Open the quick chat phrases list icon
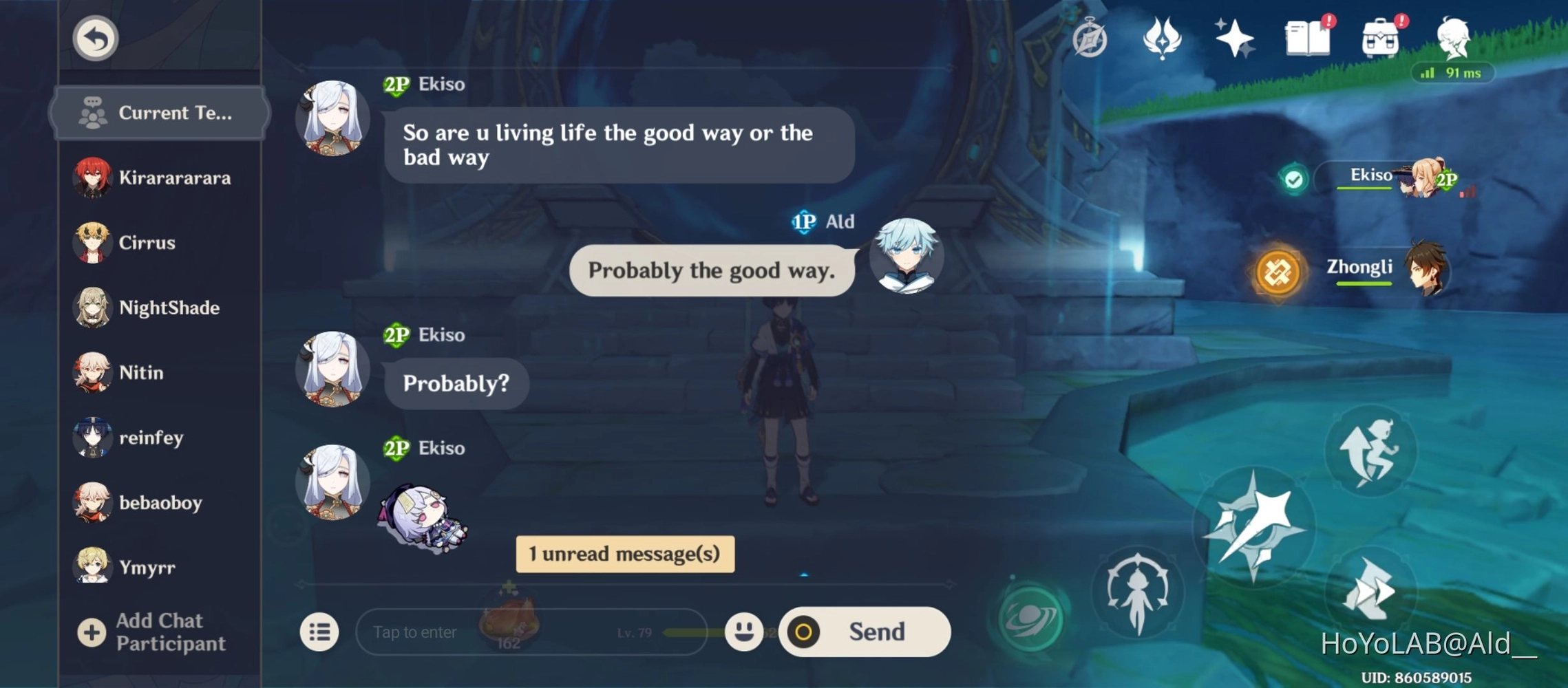The height and width of the screenshot is (688, 1568). click(x=319, y=631)
